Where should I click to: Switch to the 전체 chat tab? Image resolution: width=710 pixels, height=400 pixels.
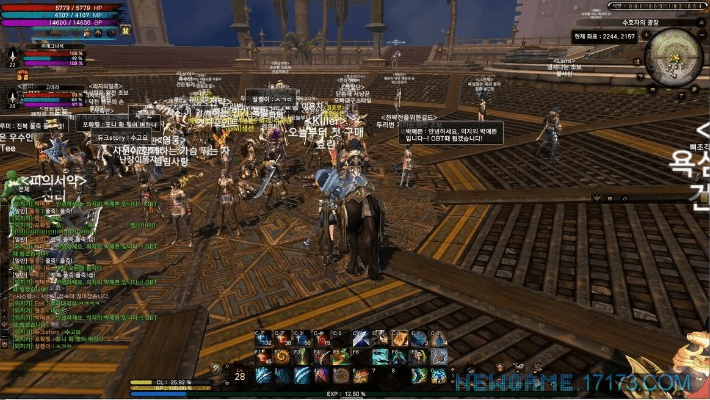point(23,188)
